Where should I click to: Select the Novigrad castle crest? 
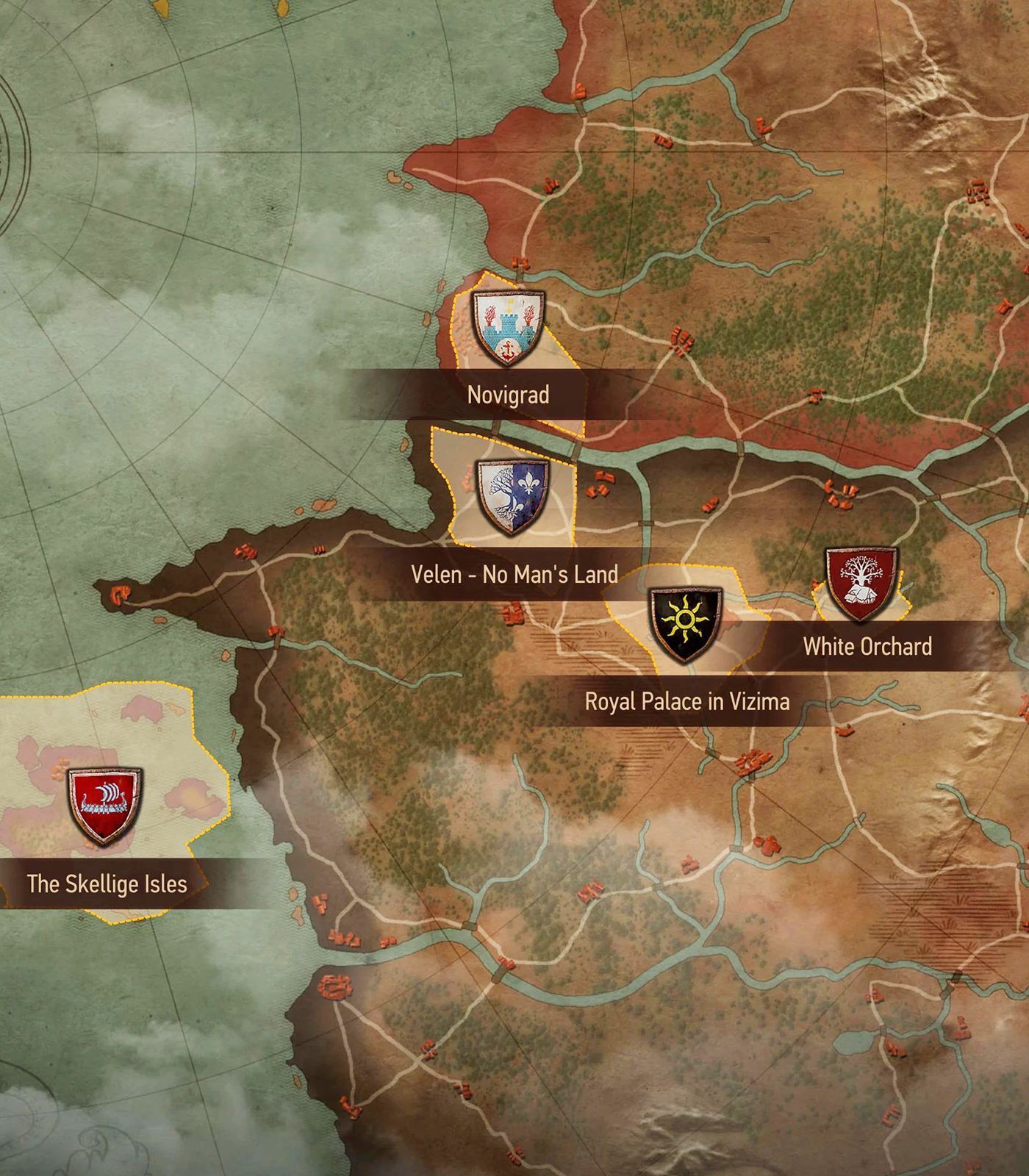click(508, 328)
